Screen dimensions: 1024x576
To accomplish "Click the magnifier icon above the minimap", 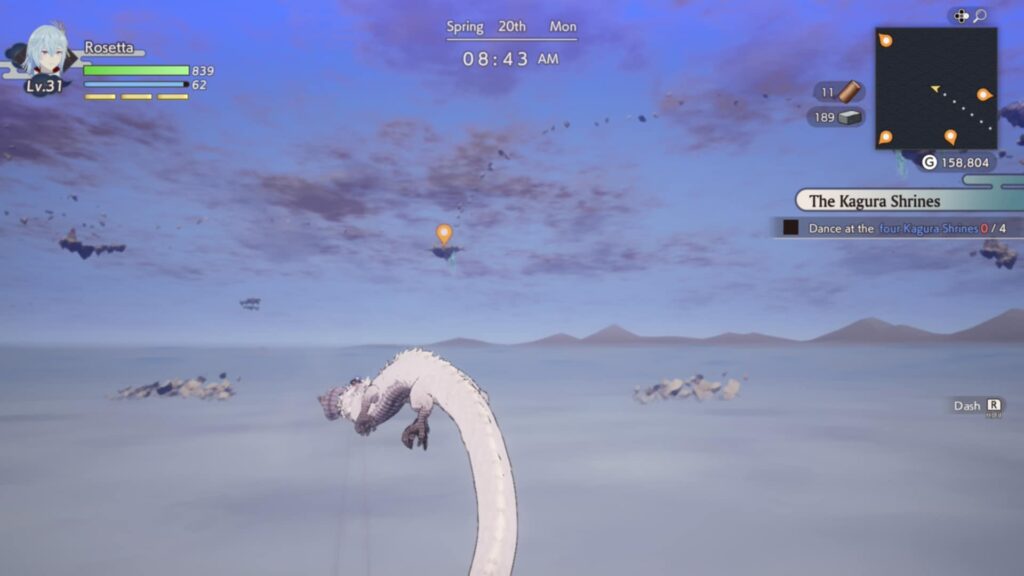I will (x=980, y=16).
